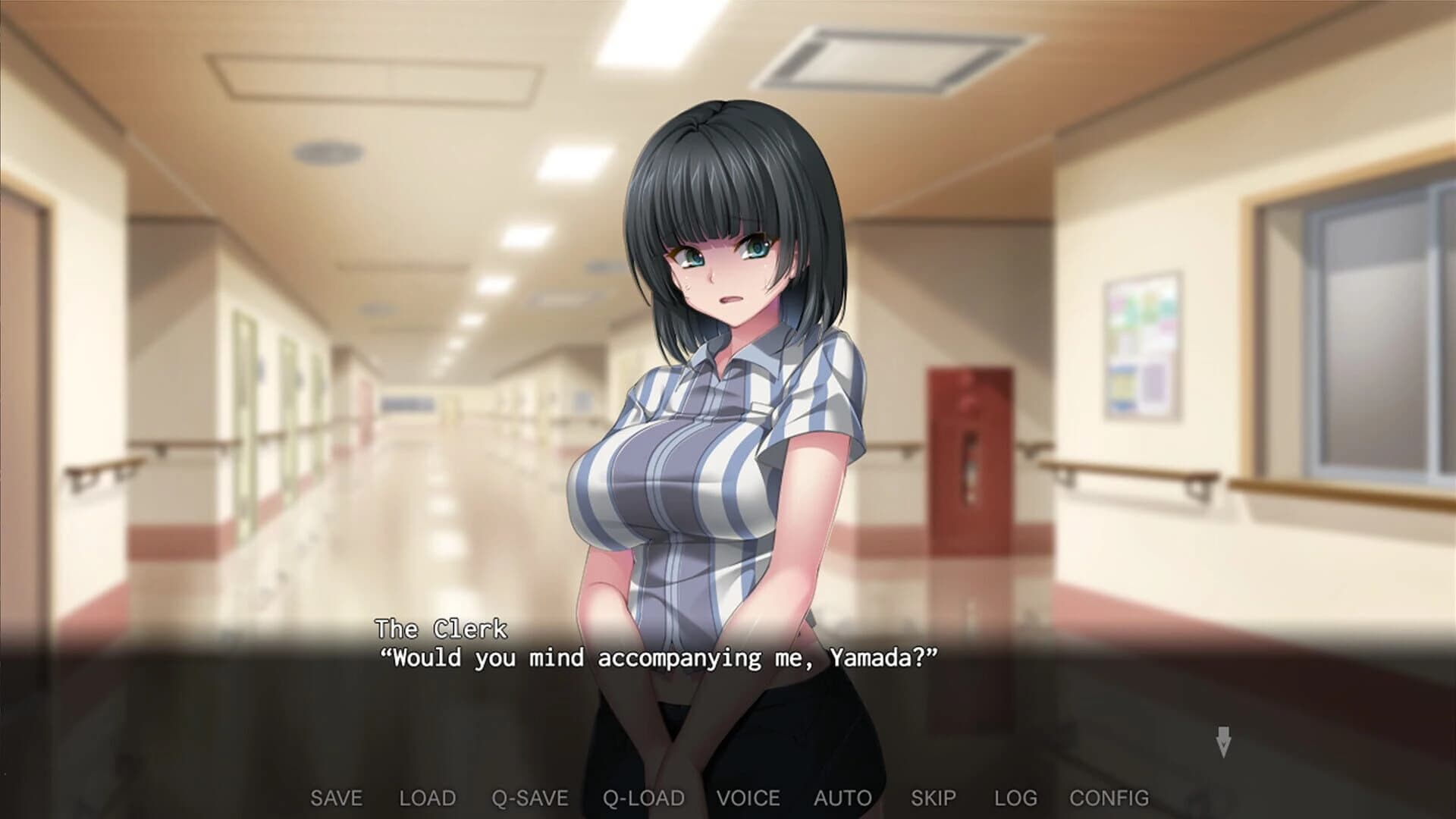1456x819 pixels.
Task: Open the LOG text history
Action: pyautogui.click(x=1018, y=798)
